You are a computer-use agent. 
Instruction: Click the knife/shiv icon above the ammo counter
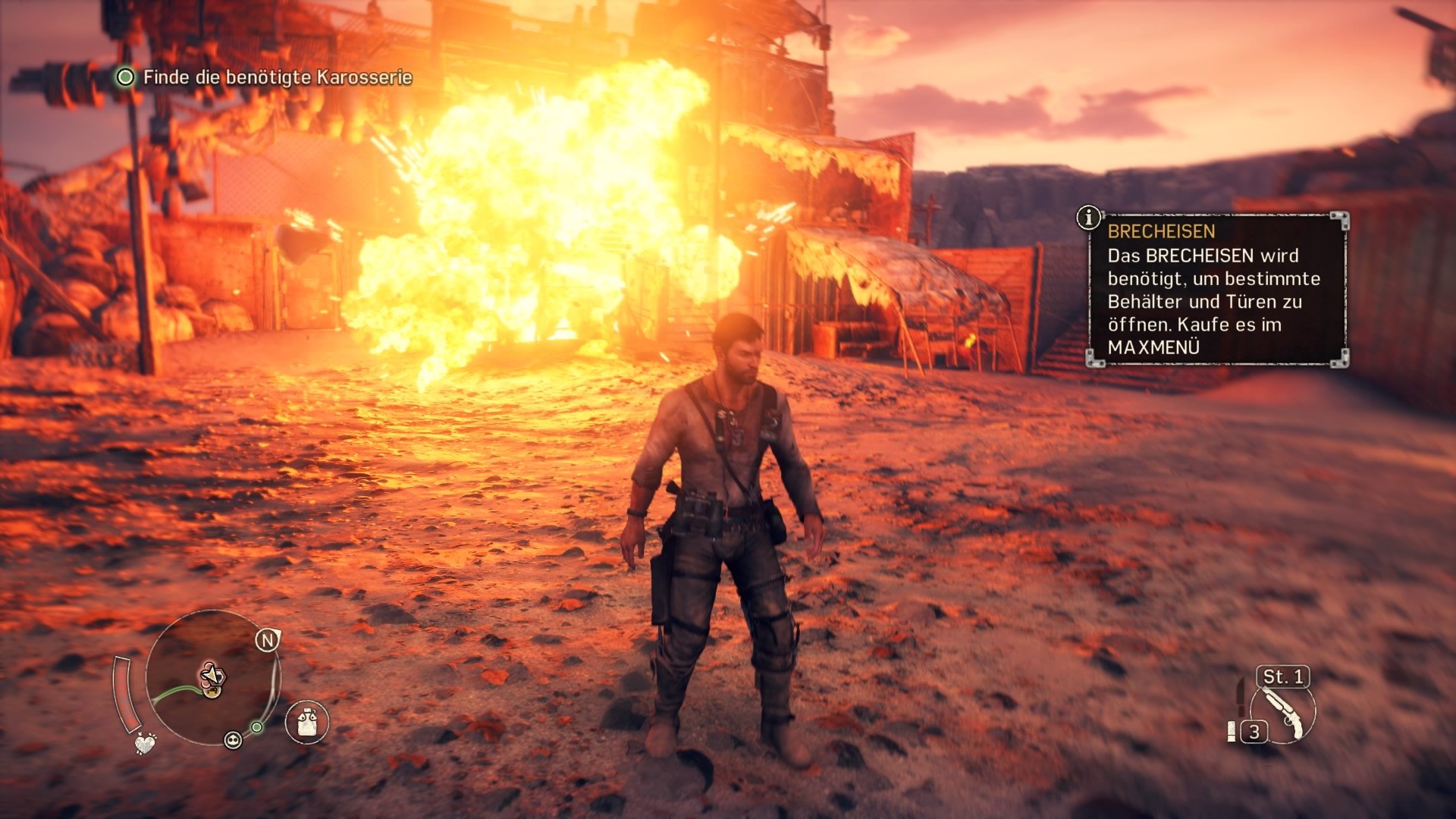coord(1241,697)
